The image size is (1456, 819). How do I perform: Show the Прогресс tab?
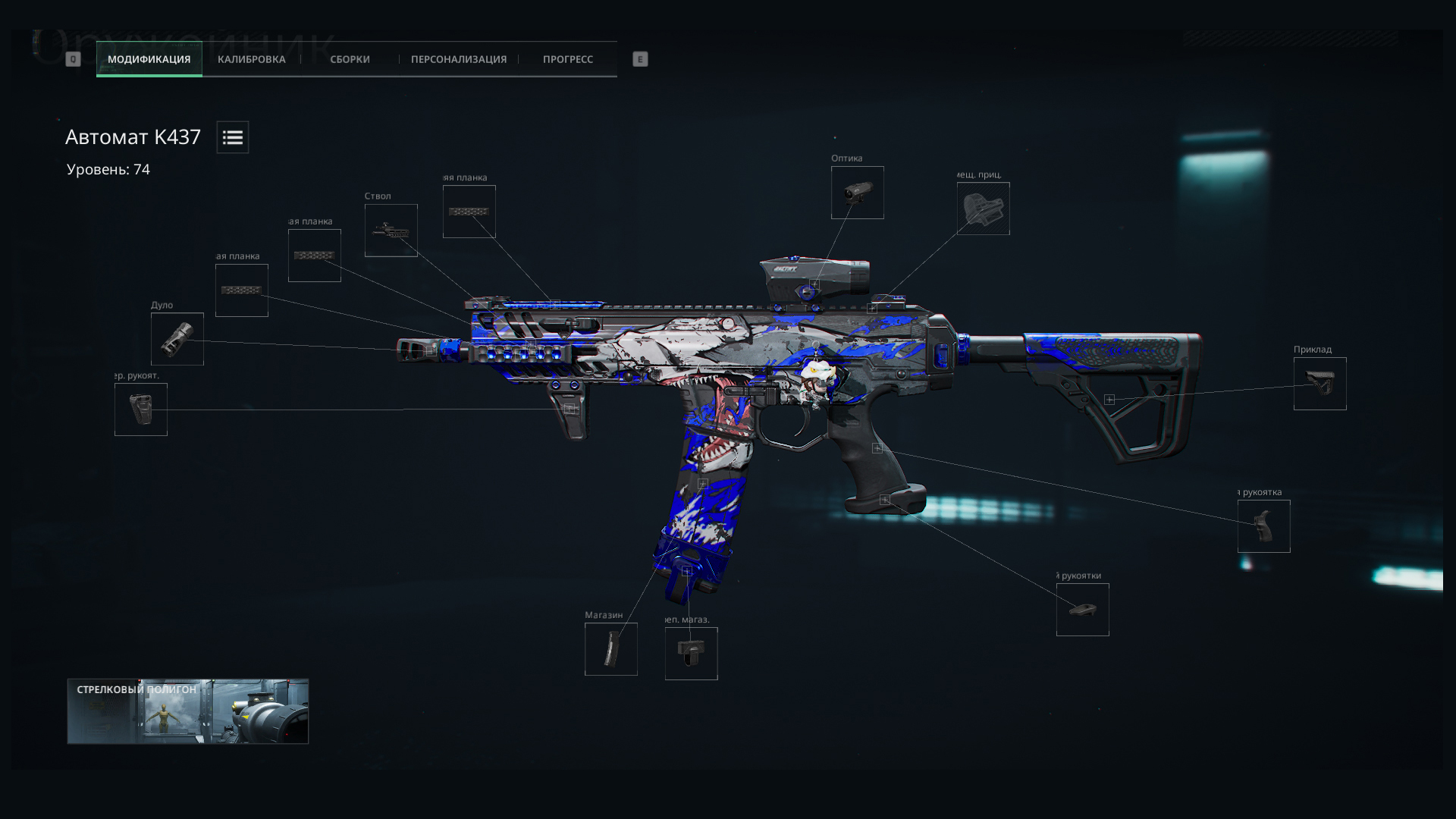pyautogui.click(x=567, y=59)
